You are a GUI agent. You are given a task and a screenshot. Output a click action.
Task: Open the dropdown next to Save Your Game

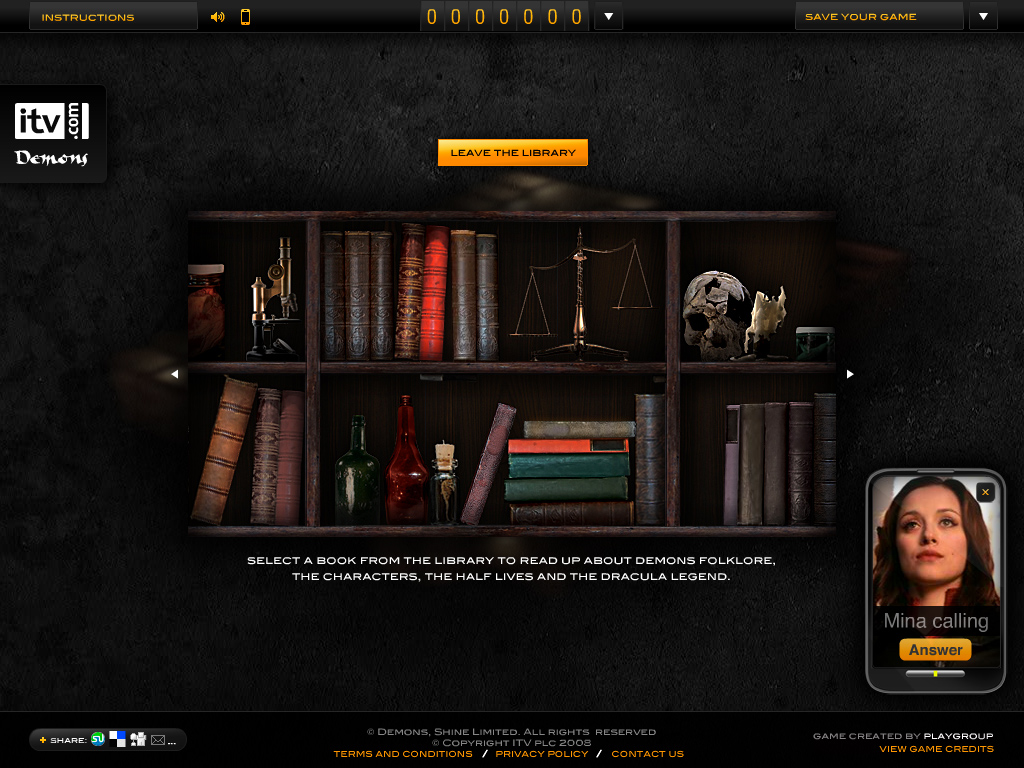click(x=983, y=17)
